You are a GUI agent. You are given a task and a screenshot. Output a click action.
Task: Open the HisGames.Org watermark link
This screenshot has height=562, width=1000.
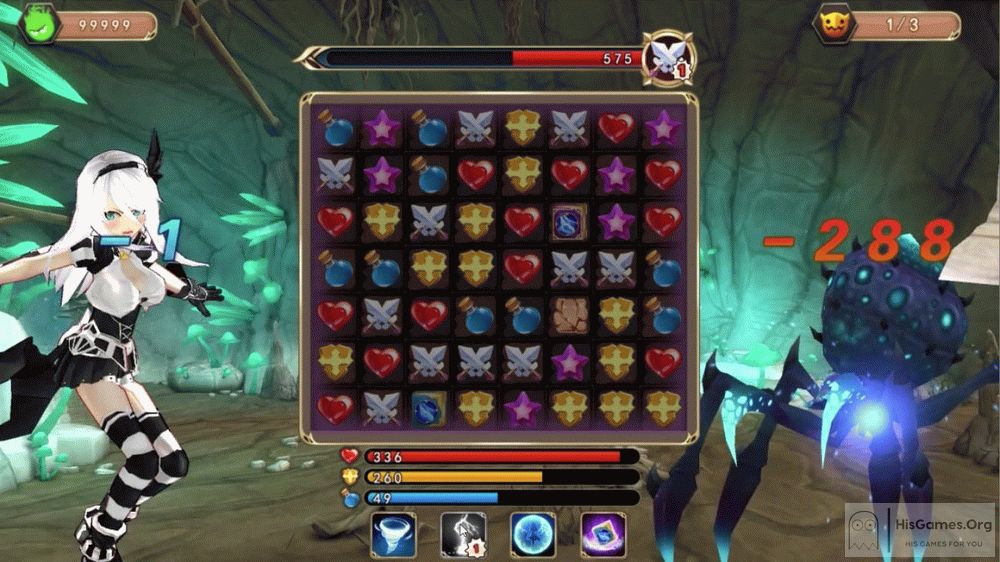[920, 529]
